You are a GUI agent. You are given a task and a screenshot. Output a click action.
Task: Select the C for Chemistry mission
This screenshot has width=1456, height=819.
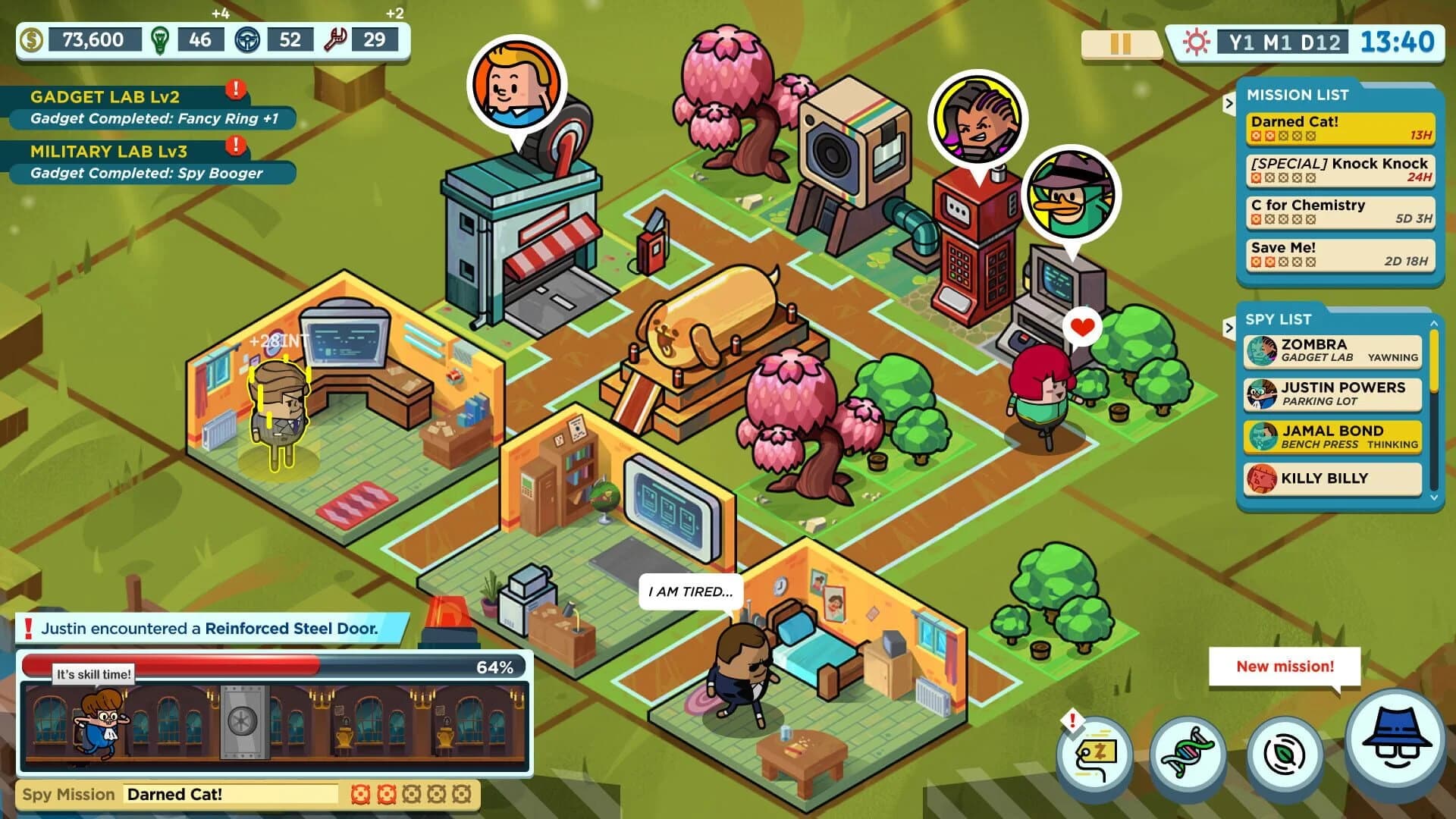point(1339,212)
